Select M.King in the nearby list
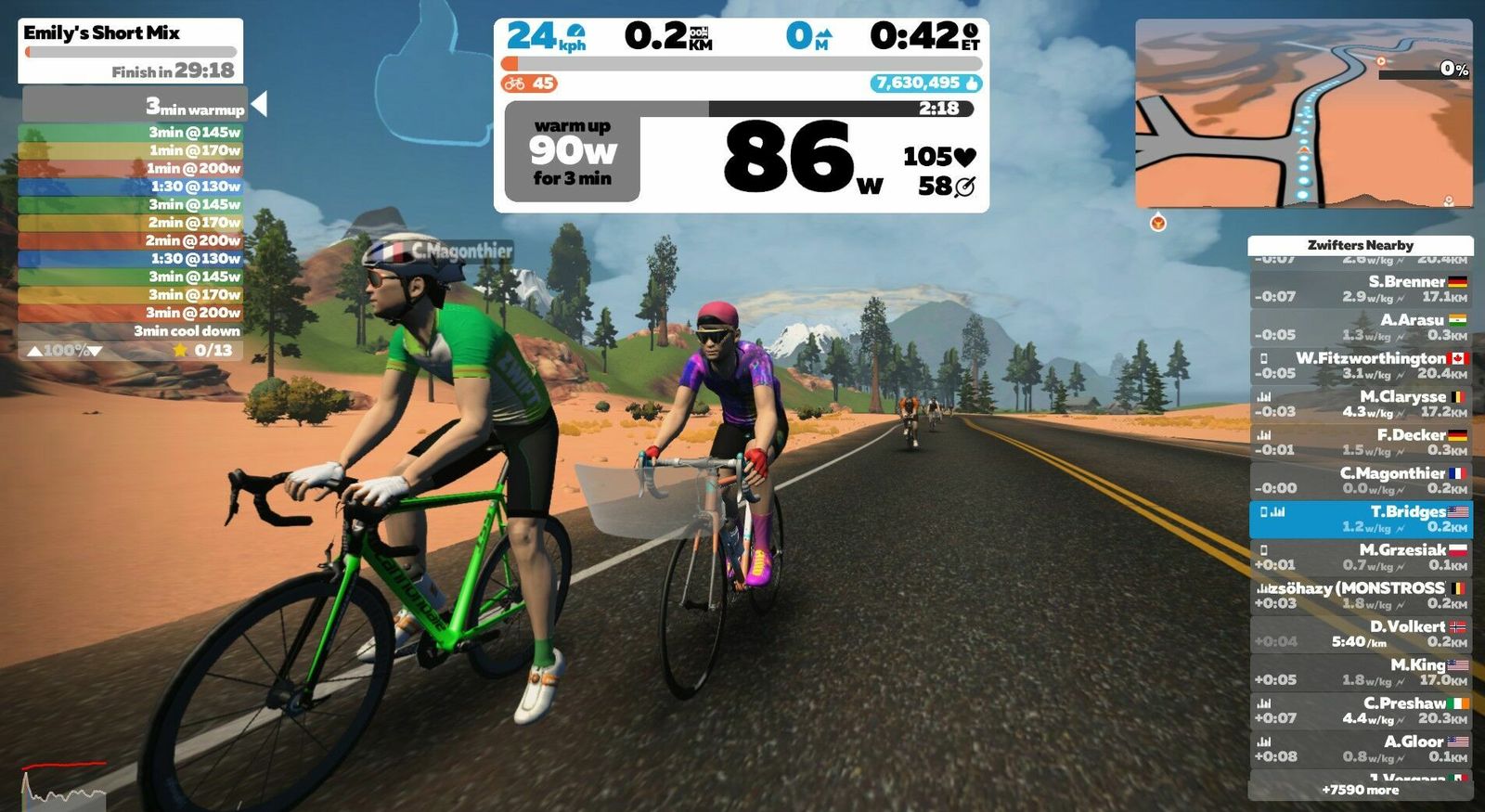The image size is (1485, 812). [x=1361, y=672]
